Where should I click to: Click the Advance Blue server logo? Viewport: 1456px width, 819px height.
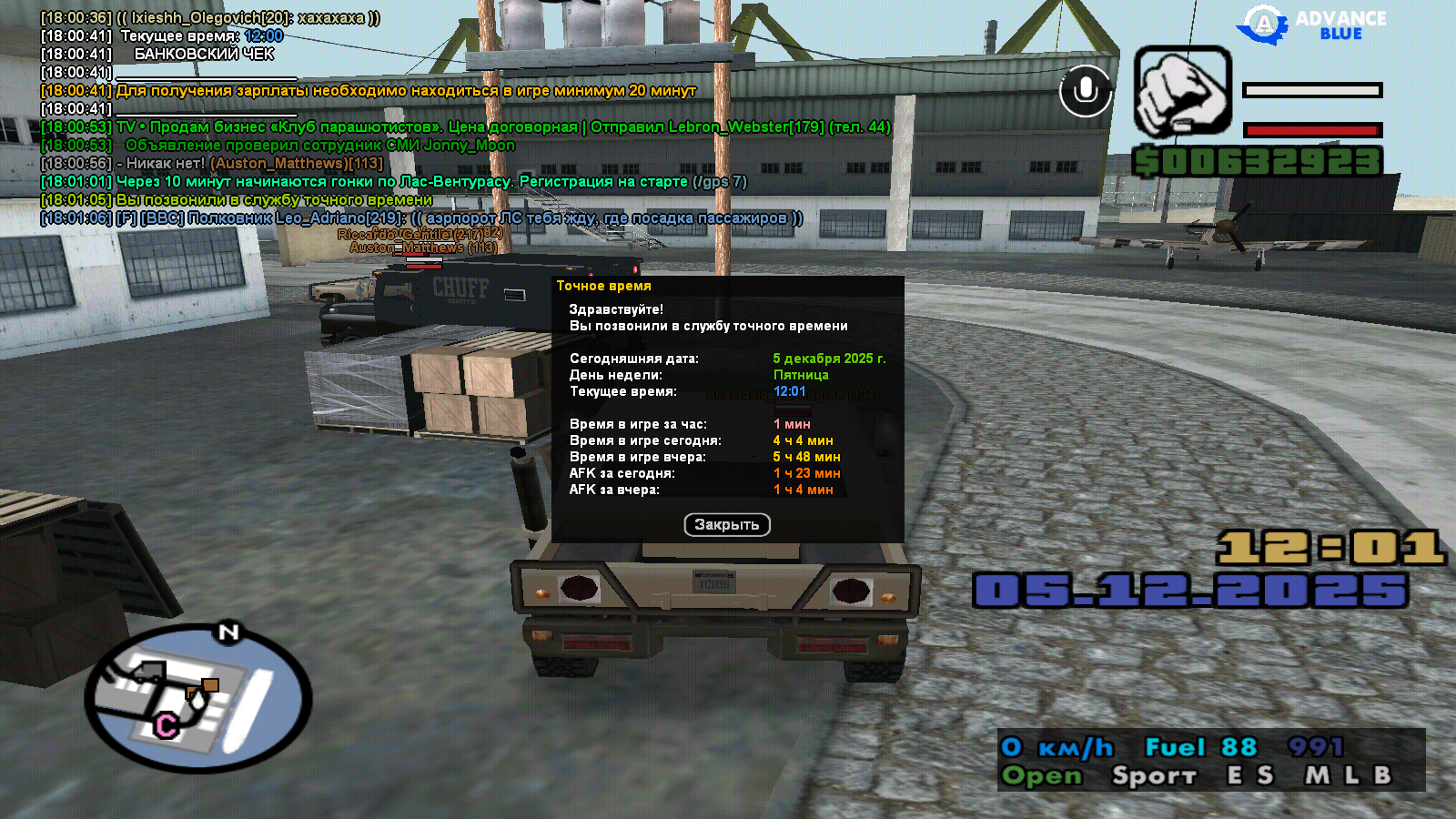1310,25
